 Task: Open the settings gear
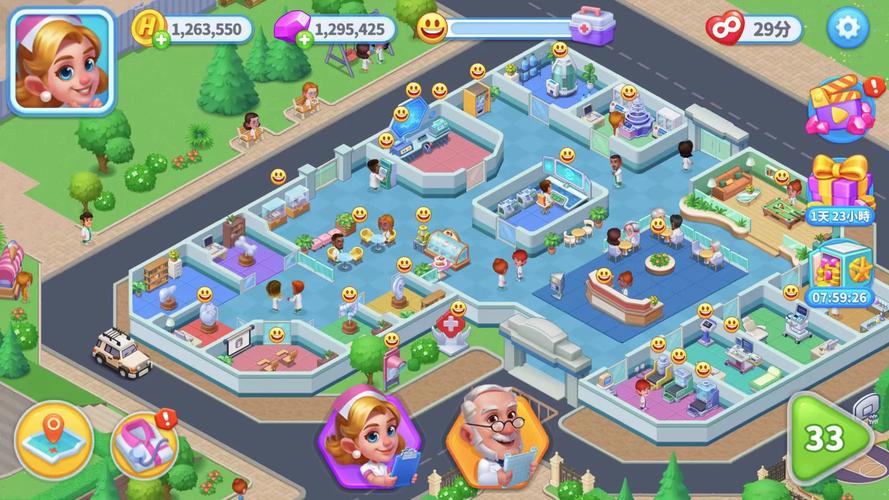point(848,27)
